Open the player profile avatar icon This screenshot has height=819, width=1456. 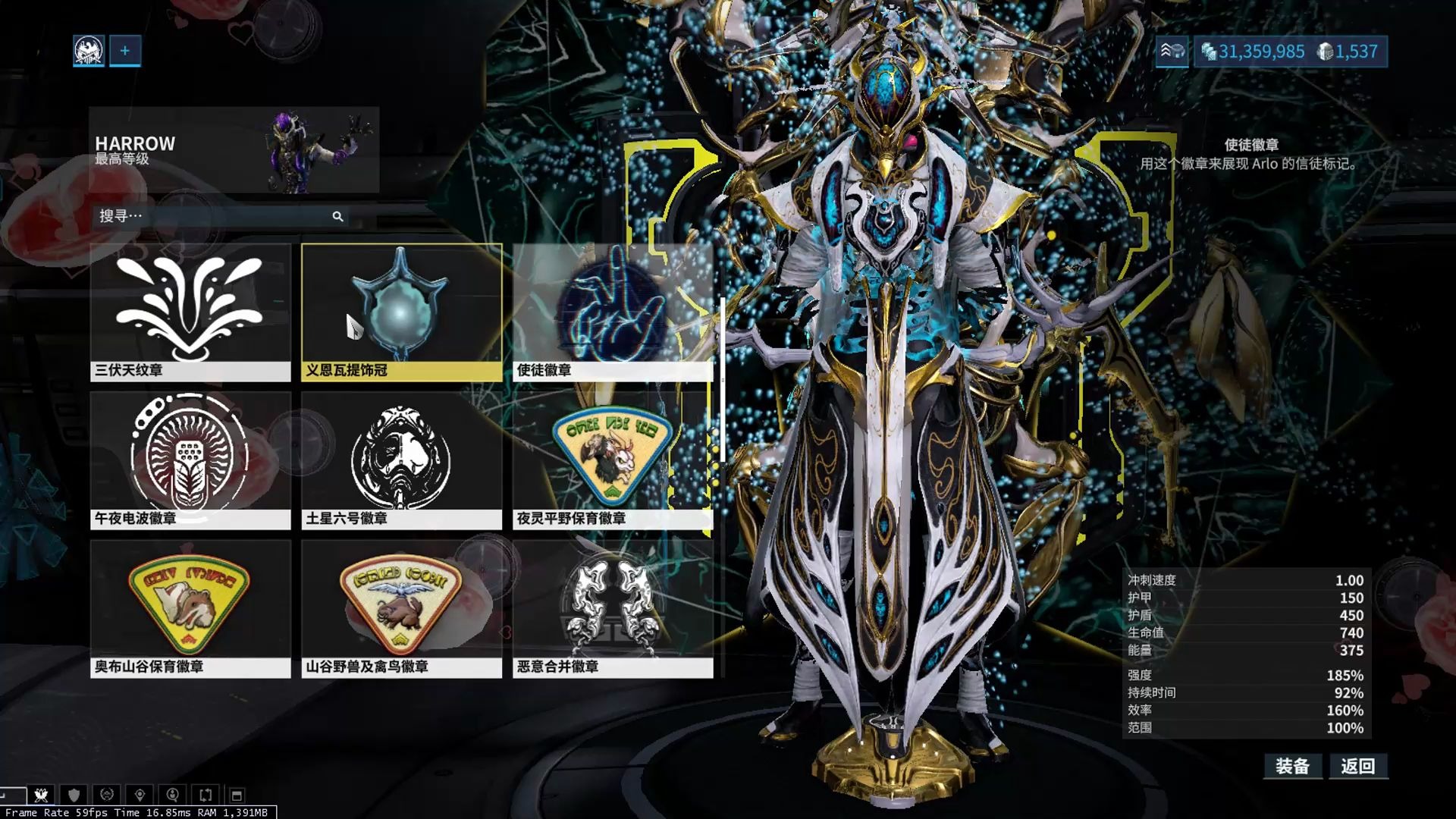tap(89, 51)
